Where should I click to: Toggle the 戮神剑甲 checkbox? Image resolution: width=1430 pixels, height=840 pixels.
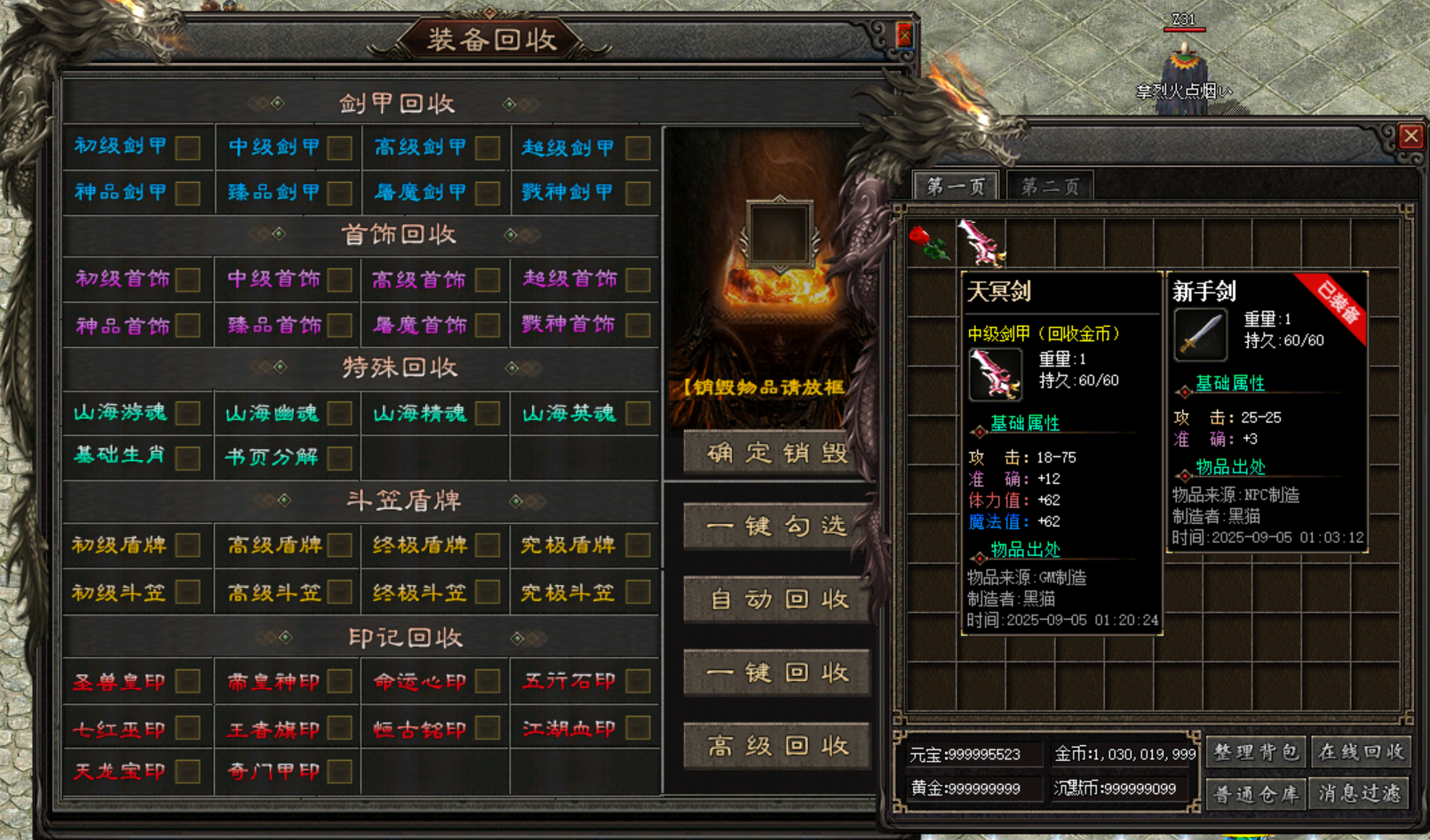[x=638, y=193]
